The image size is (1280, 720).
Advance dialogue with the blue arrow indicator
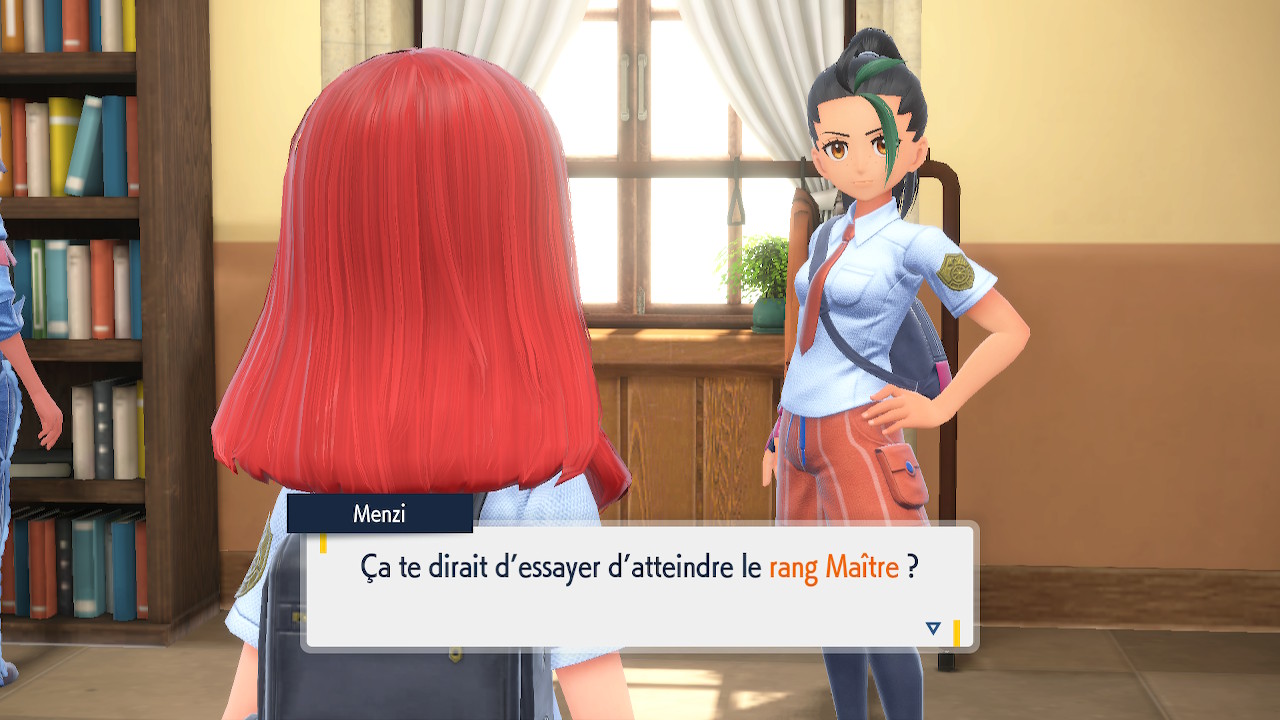coord(933,628)
